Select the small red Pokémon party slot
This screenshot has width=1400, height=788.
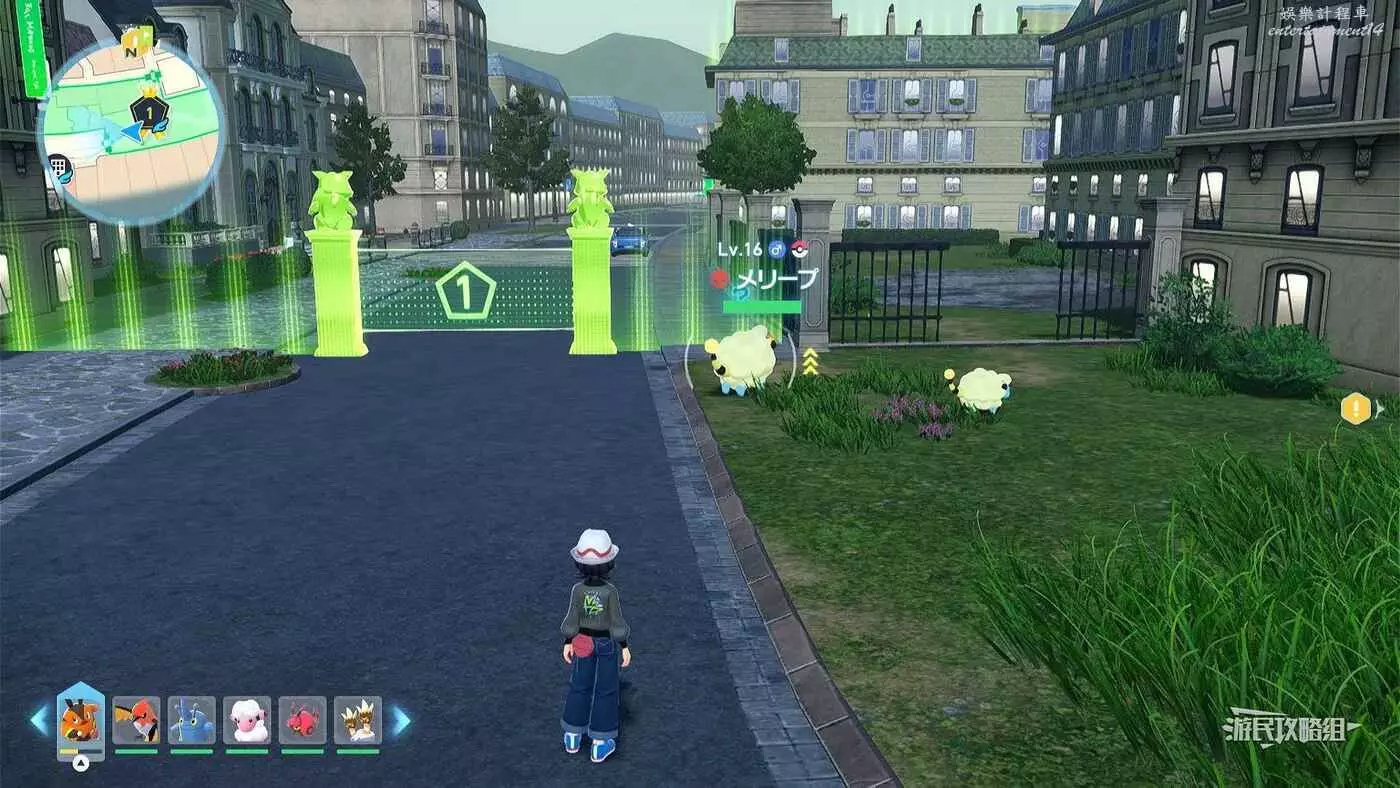[302, 720]
